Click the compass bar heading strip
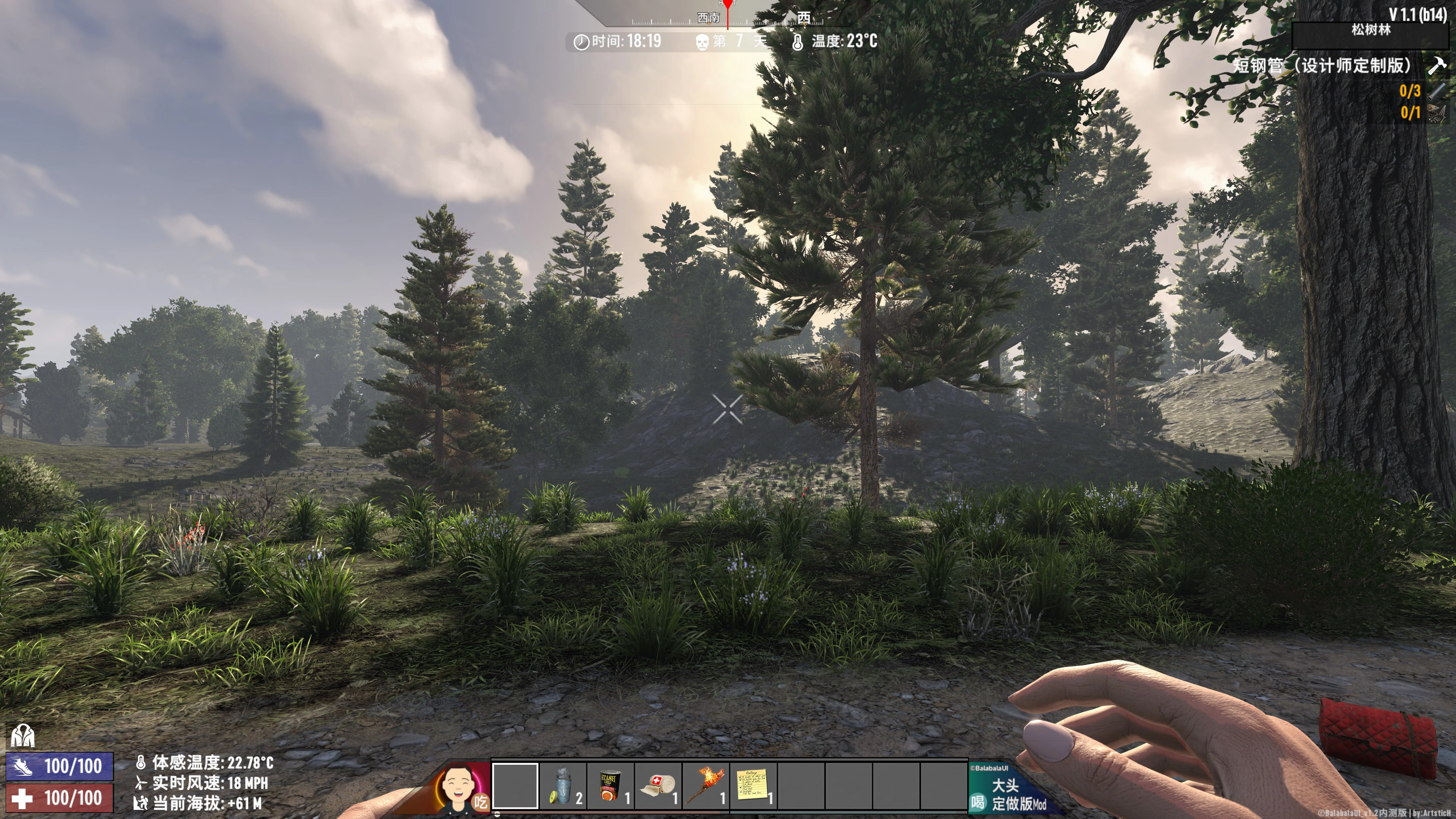1456x819 pixels. click(x=728, y=17)
